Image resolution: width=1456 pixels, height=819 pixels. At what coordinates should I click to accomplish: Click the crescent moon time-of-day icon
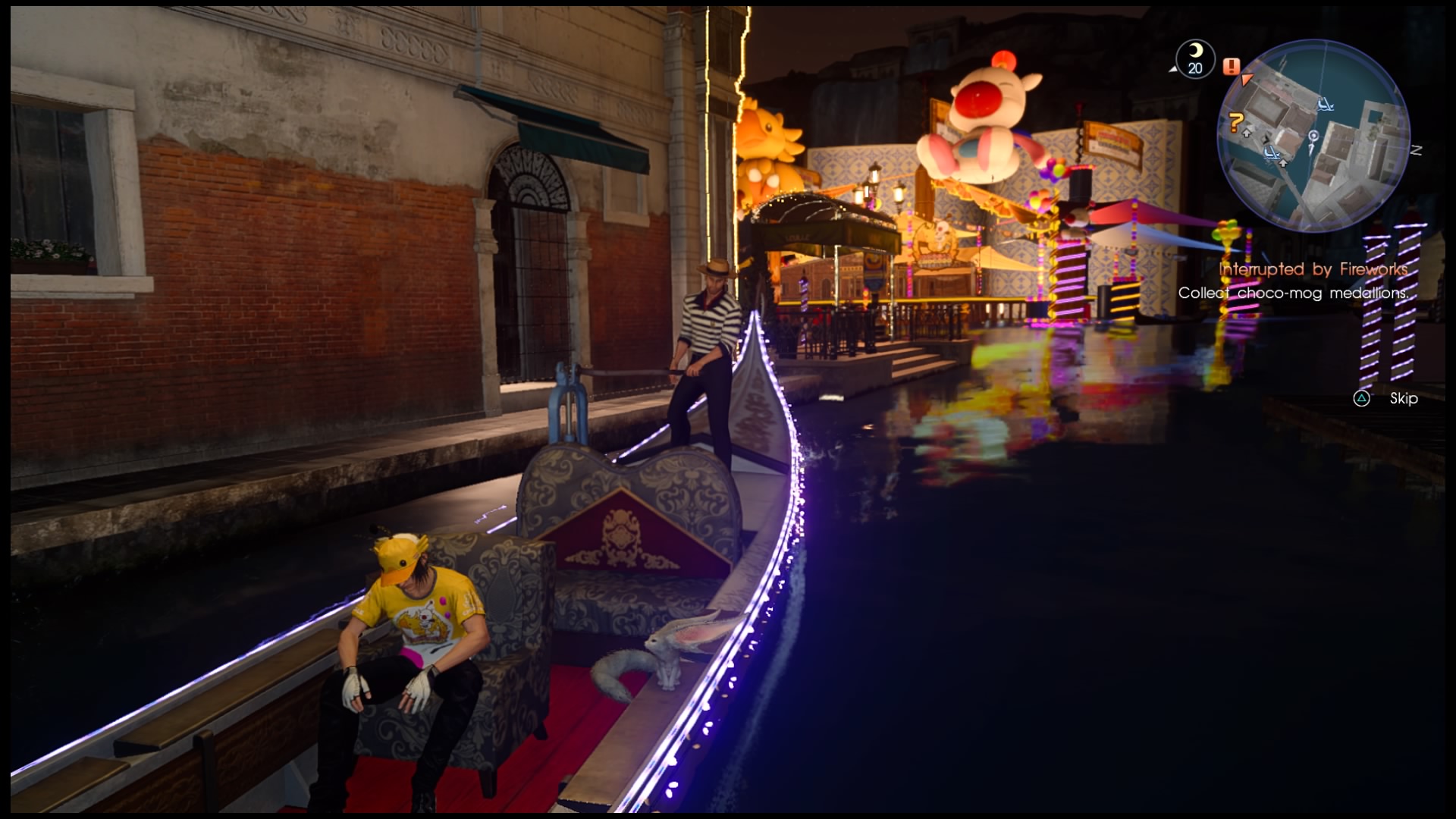(x=1195, y=52)
